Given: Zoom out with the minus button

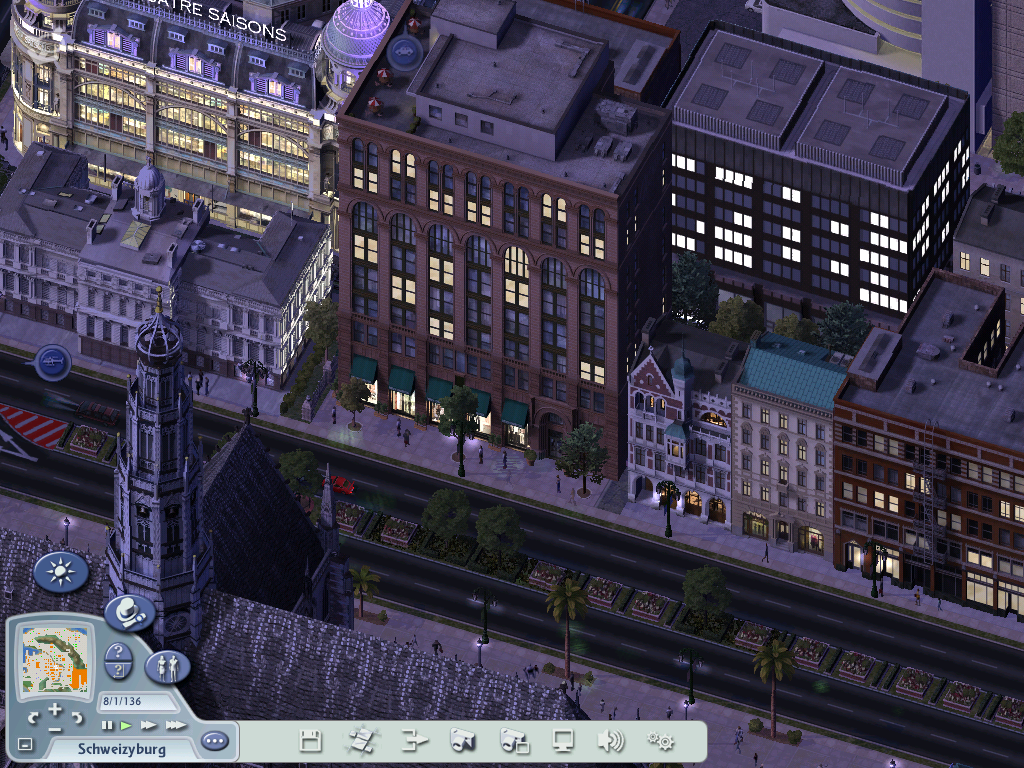Looking at the screenshot, I should [54, 728].
